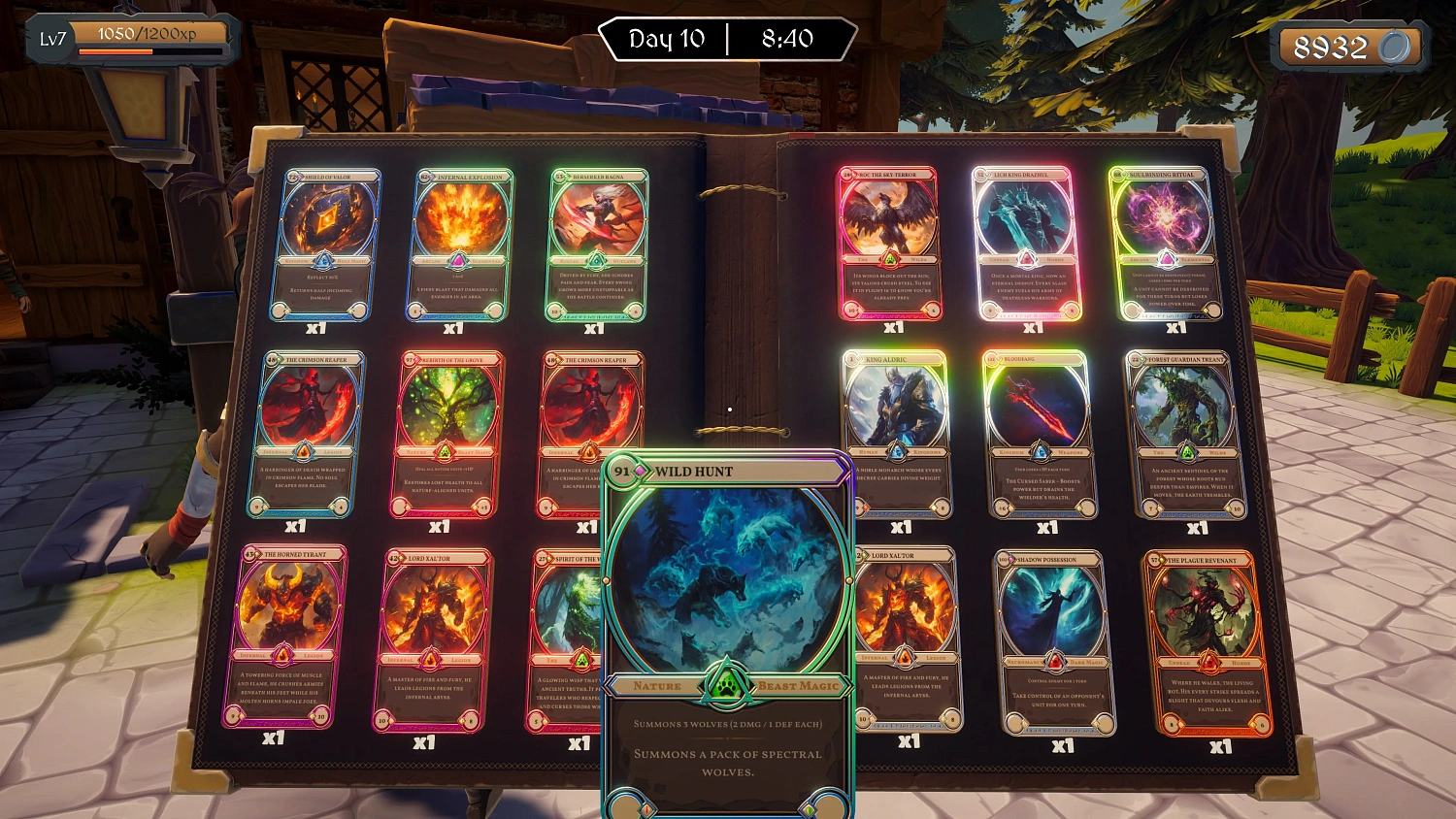The height and width of the screenshot is (819, 1456).
Task: Click the Undead faction icon on Lich King Drazhul
Action: coord(1027,258)
